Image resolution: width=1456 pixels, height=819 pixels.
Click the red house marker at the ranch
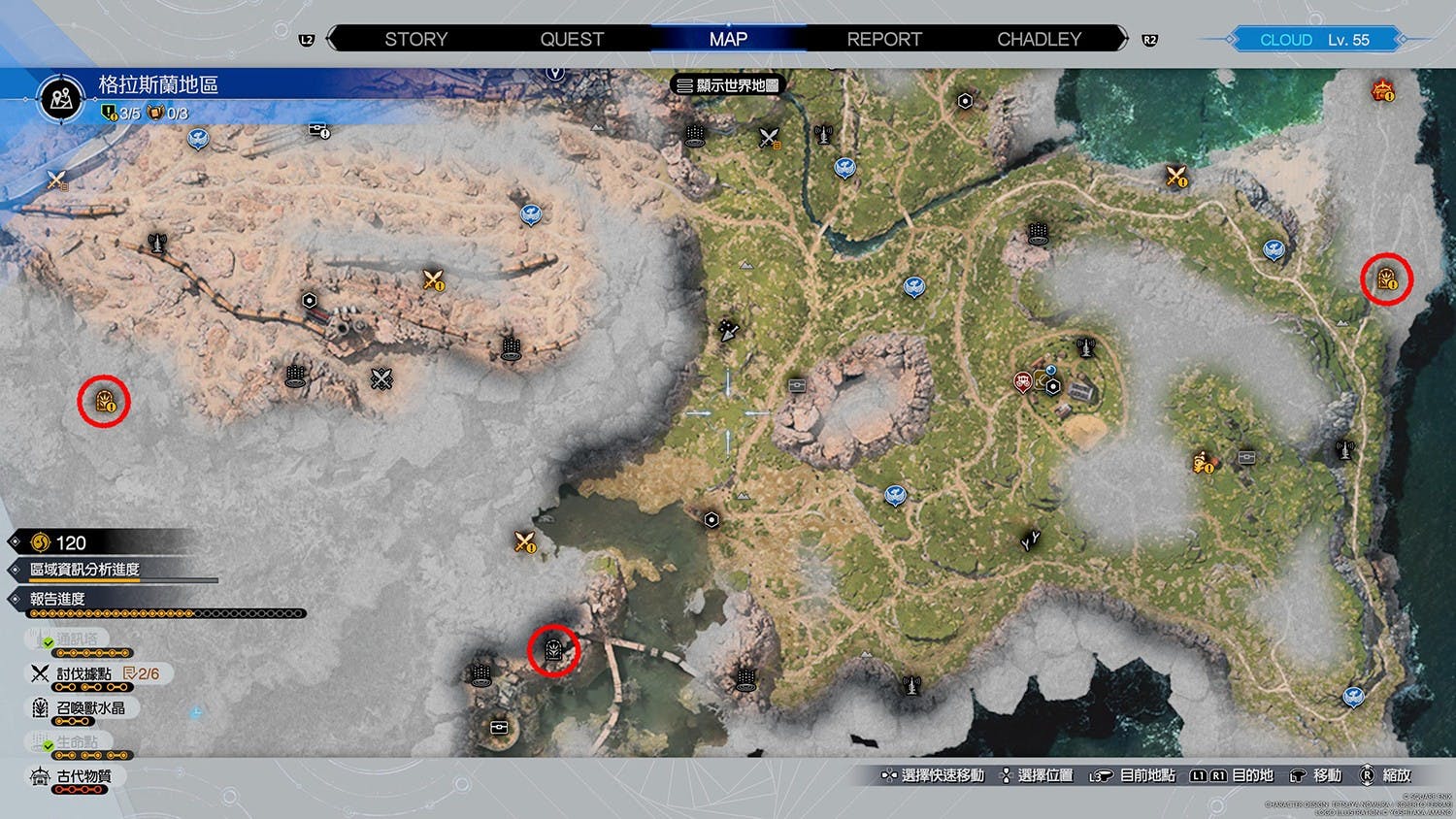1023,381
